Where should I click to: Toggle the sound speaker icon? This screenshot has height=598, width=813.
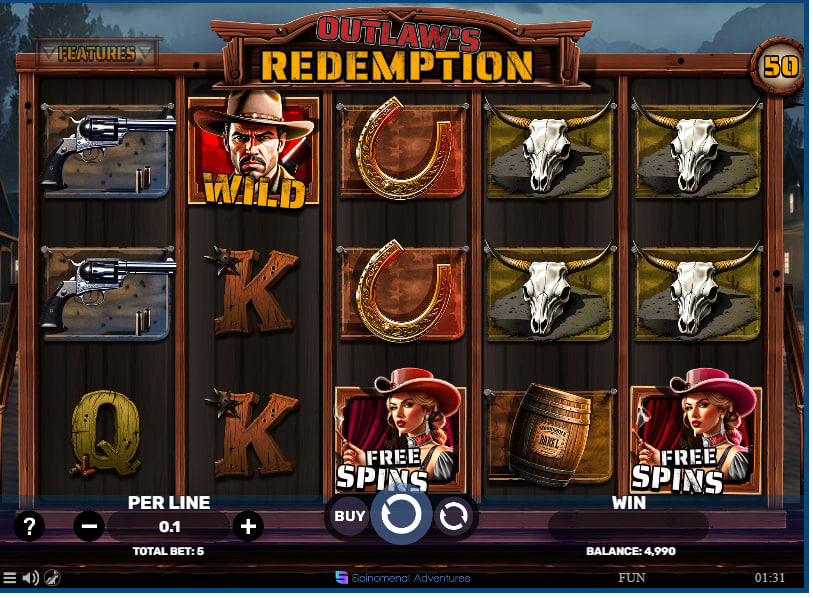(31, 578)
